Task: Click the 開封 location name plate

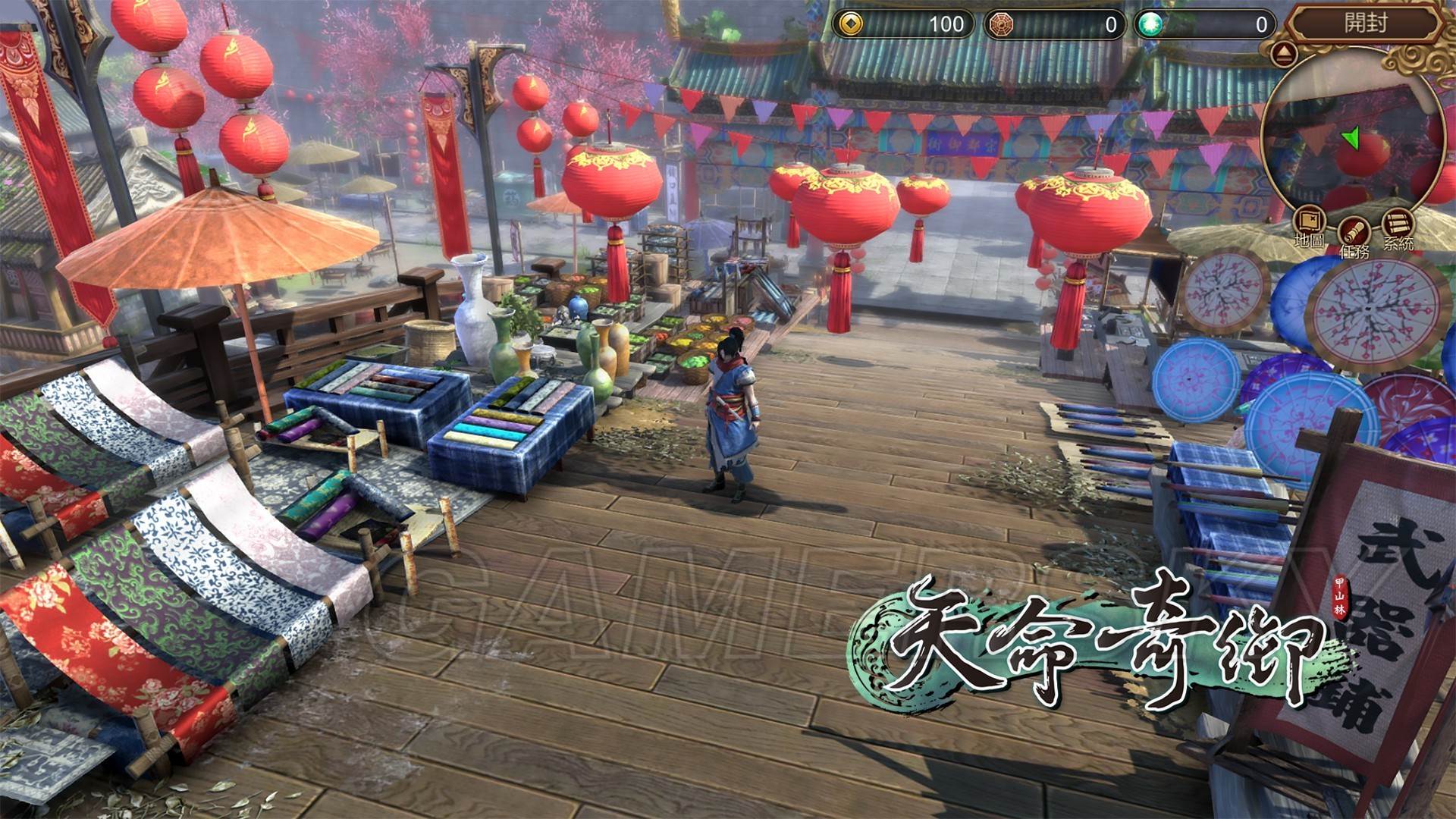Action: (1365, 24)
